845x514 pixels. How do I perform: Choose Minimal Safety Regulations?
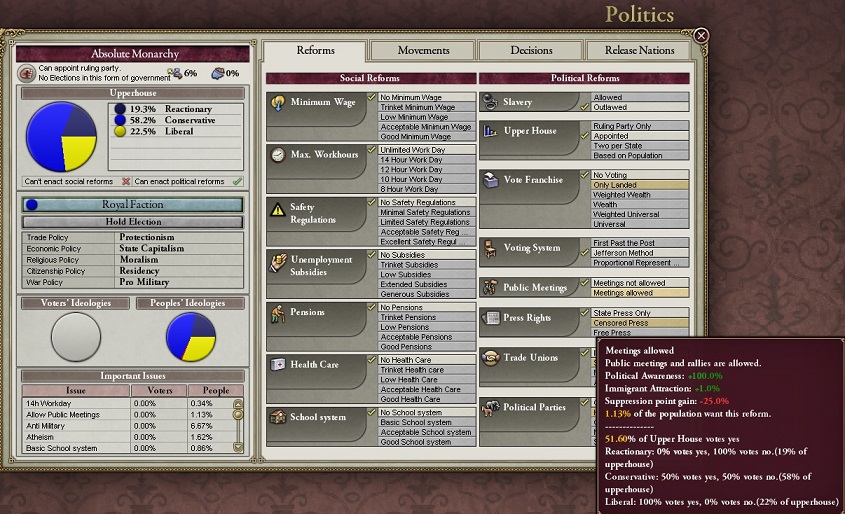[424, 212]
